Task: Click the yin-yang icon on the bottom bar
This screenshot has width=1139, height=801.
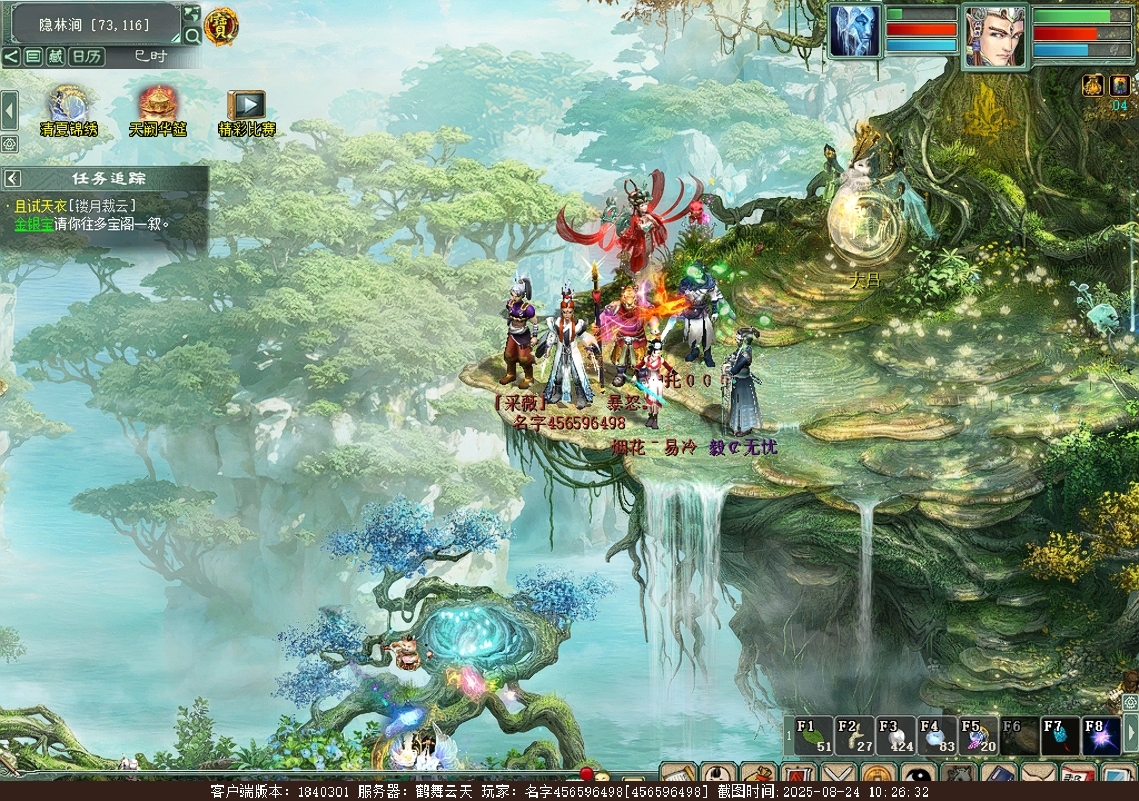Action: [918, 775]
